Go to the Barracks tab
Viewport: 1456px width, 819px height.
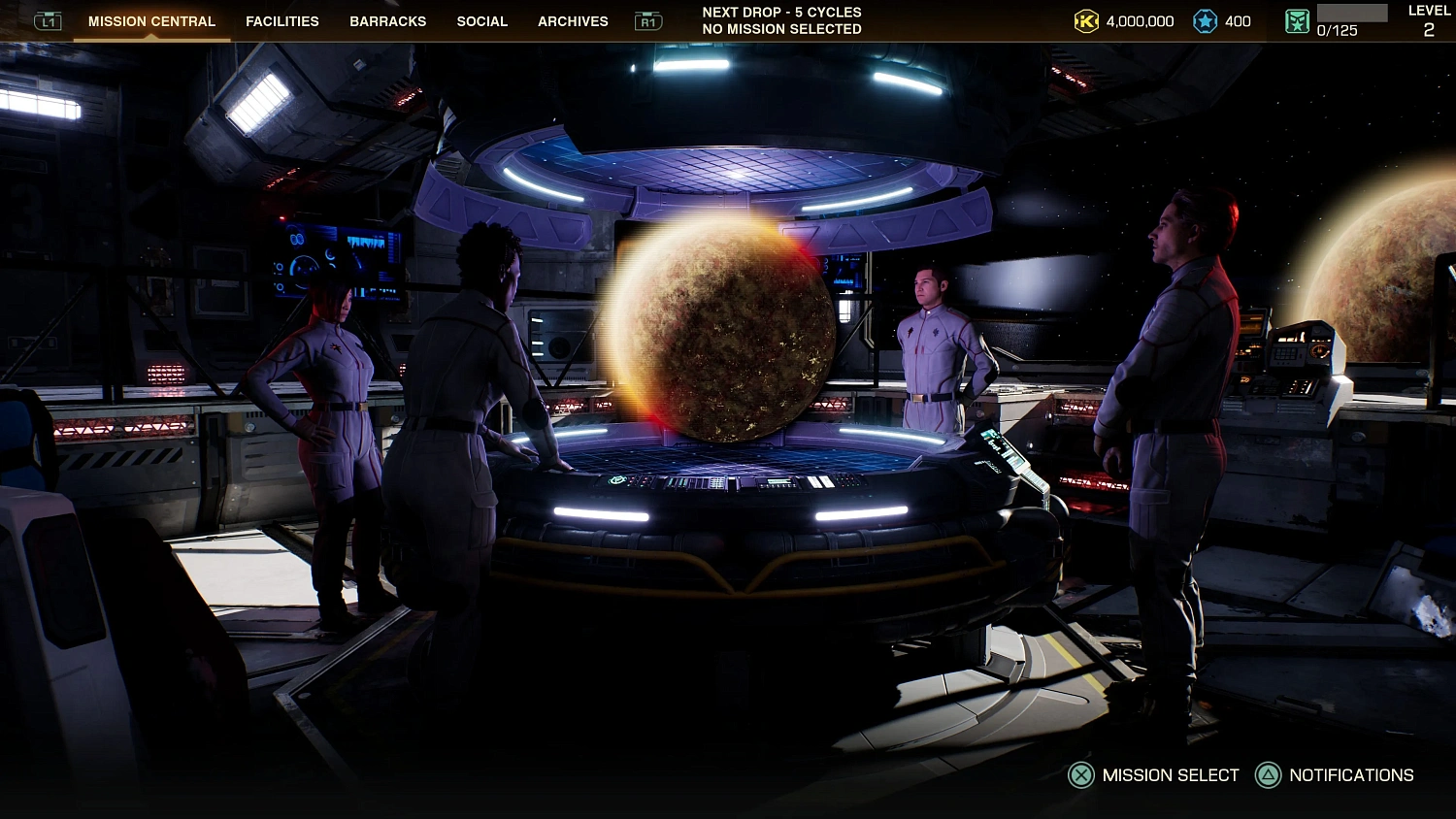tap(387, 21)
